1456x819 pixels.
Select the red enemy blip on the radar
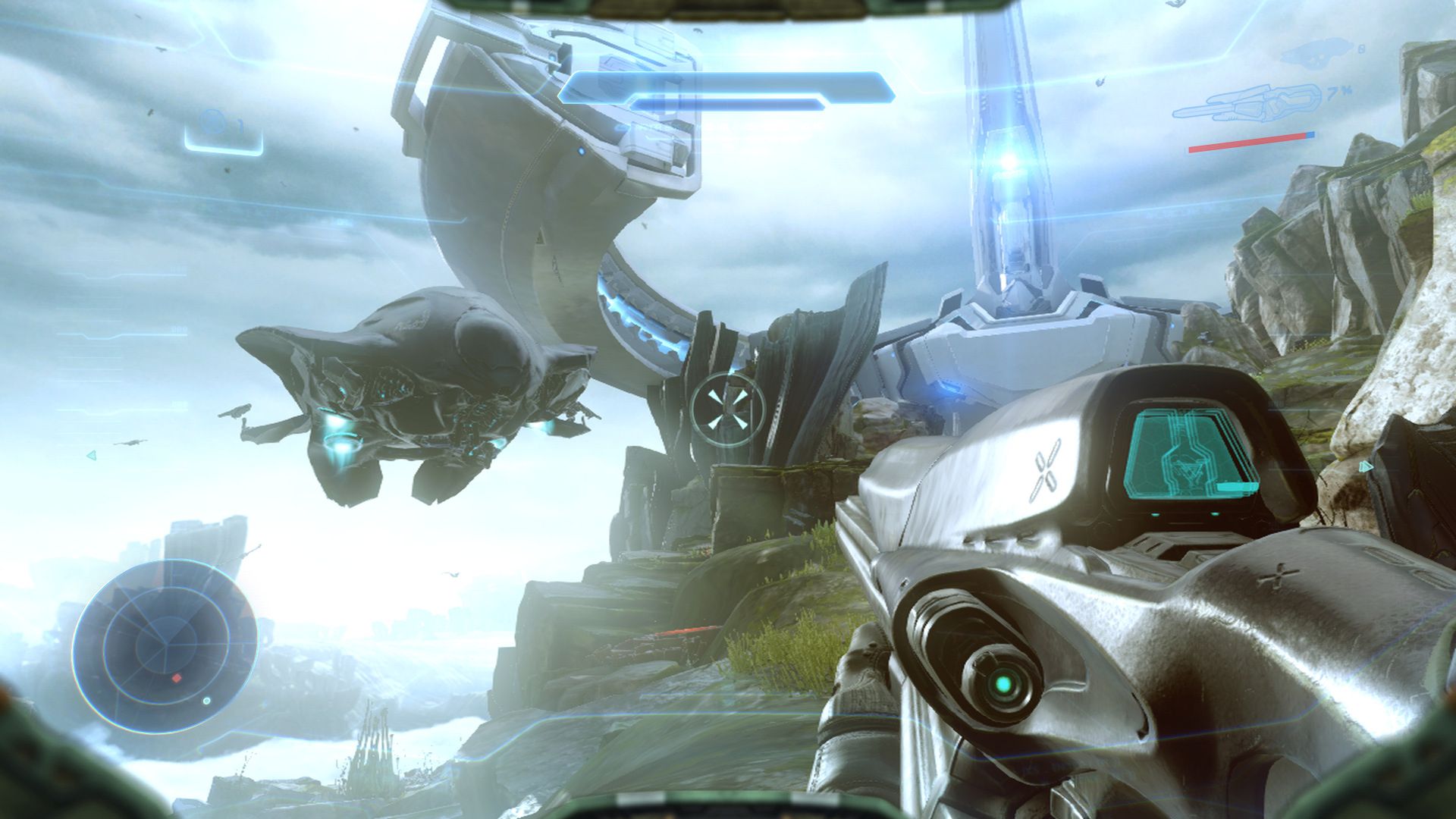tap(177, 677)
